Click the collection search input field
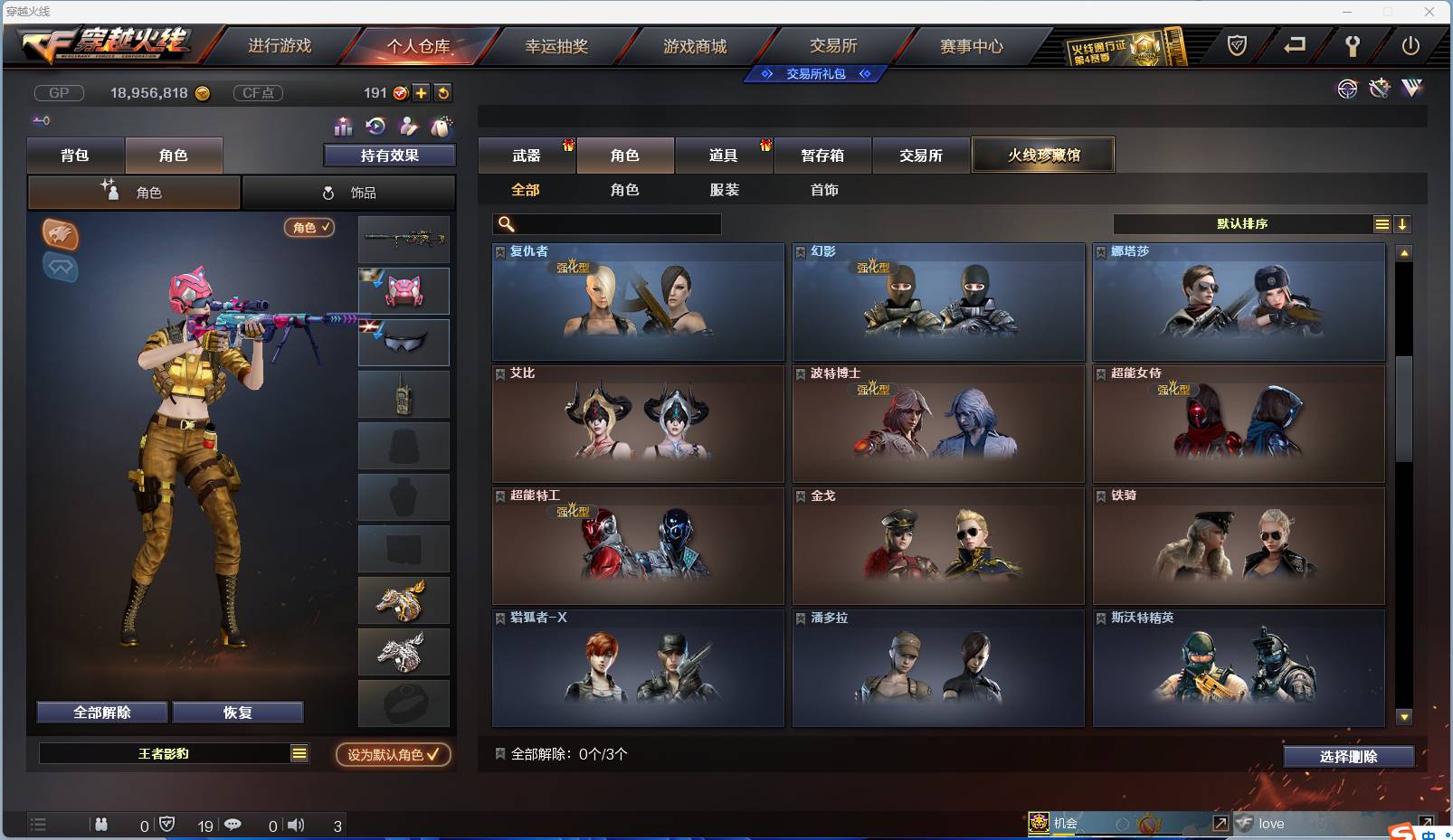 tap(606, 223)
